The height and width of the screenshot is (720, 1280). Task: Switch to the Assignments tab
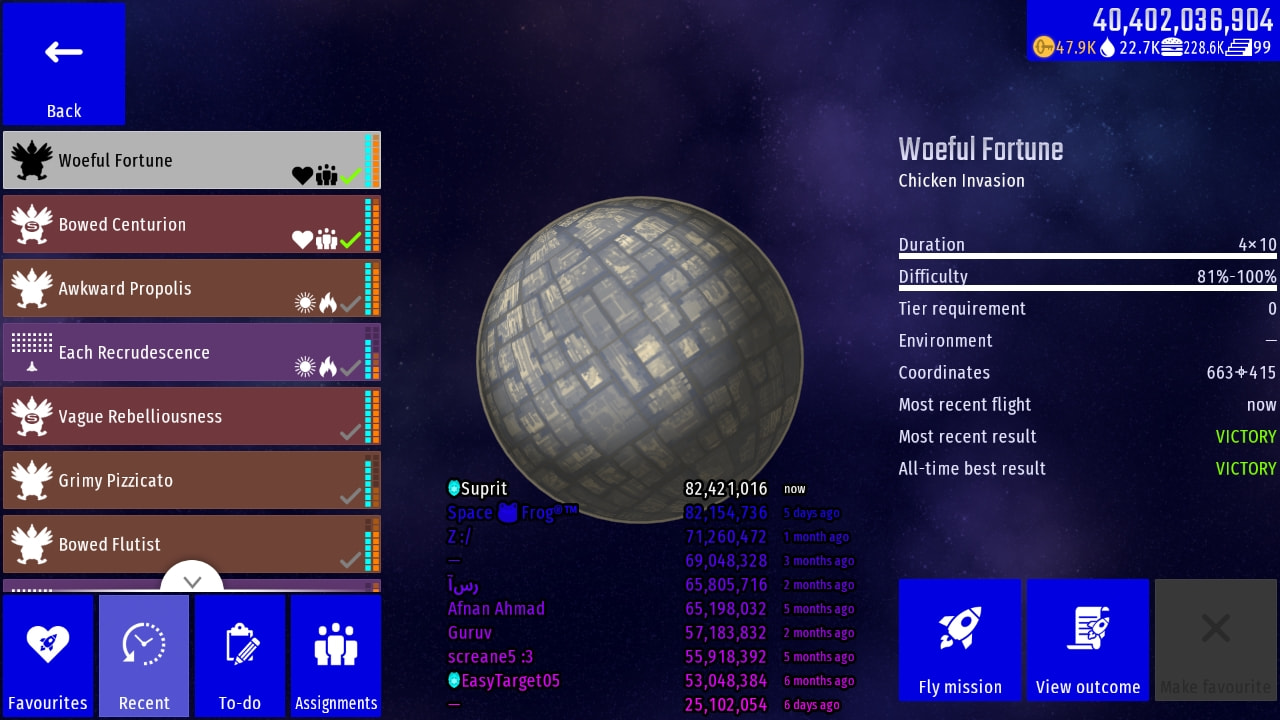point(336,655)
